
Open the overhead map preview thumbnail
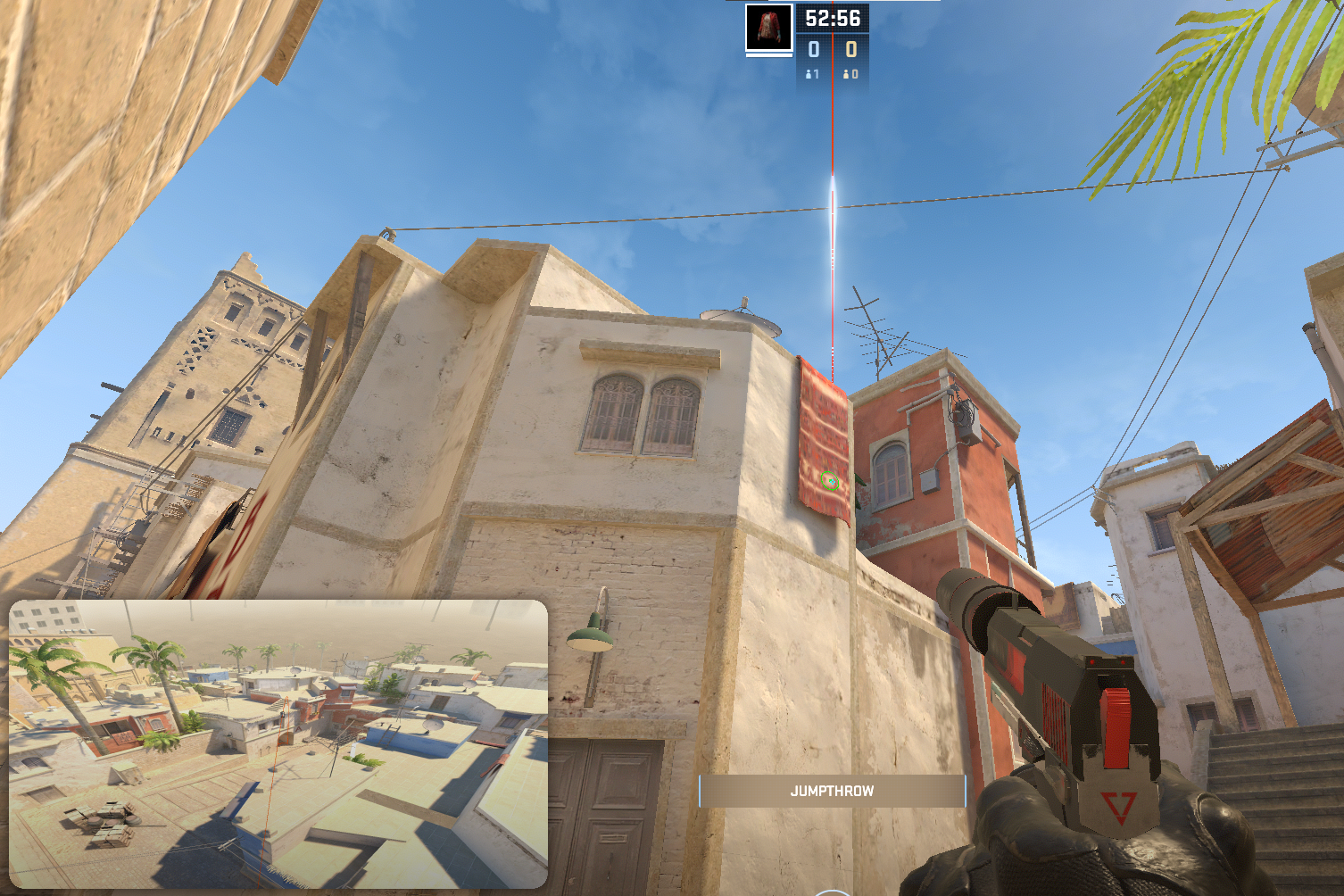point(278,743)
